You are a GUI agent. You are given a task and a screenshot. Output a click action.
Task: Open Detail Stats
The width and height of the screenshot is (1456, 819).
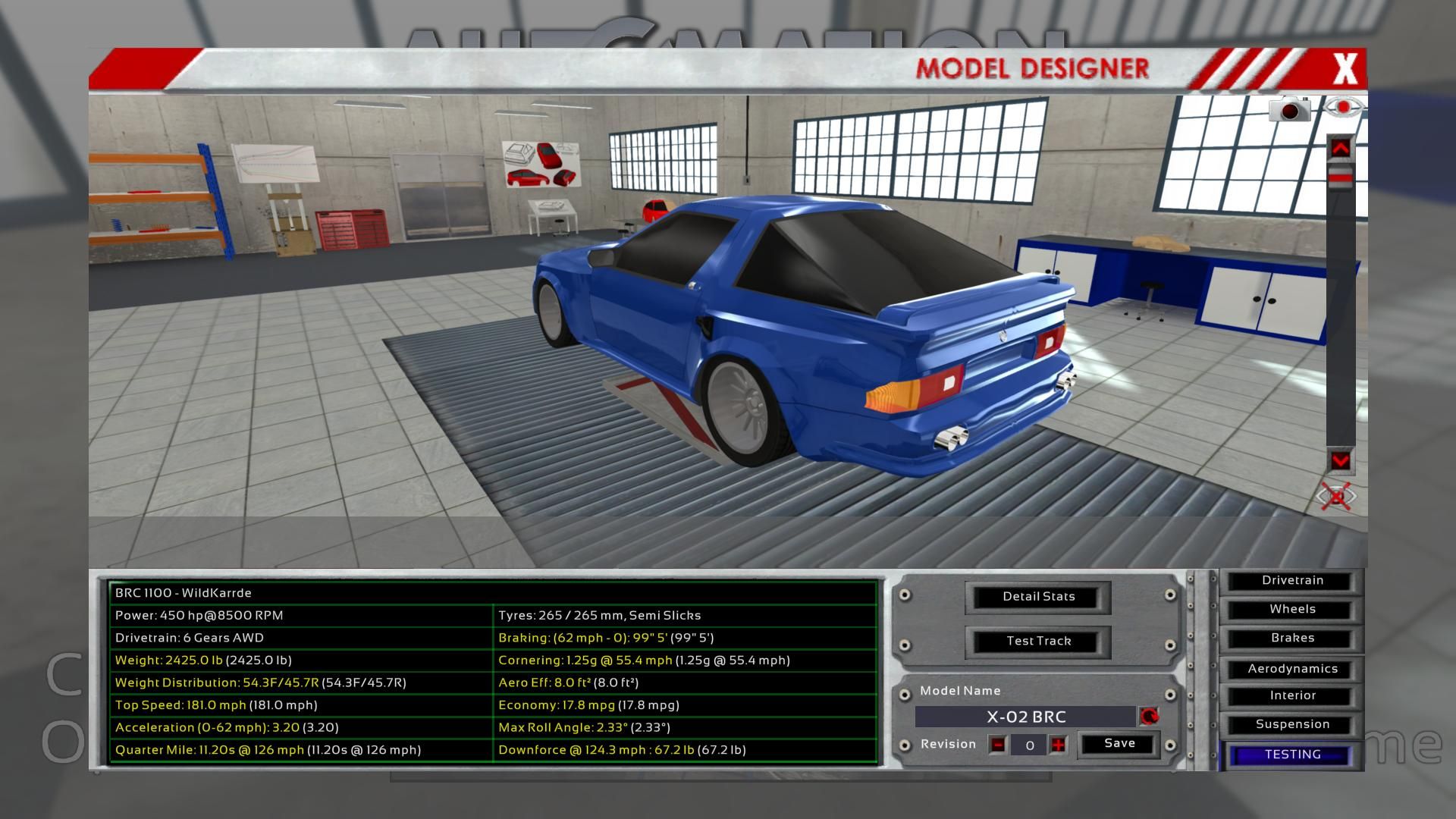coord(1038,597)
